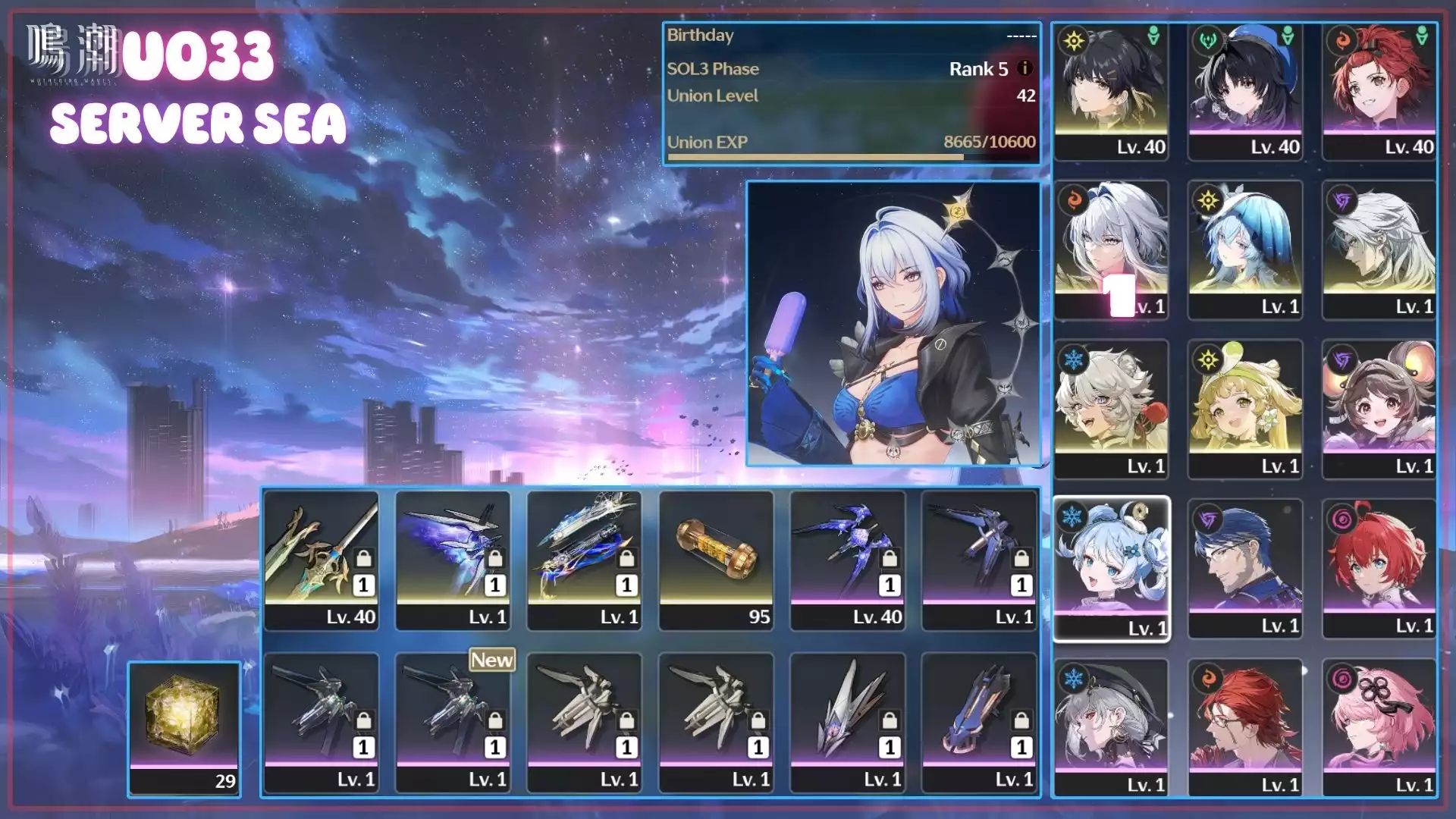
Task: Open the info icon beside Rank 5
Action: [x=1025, y=68]
